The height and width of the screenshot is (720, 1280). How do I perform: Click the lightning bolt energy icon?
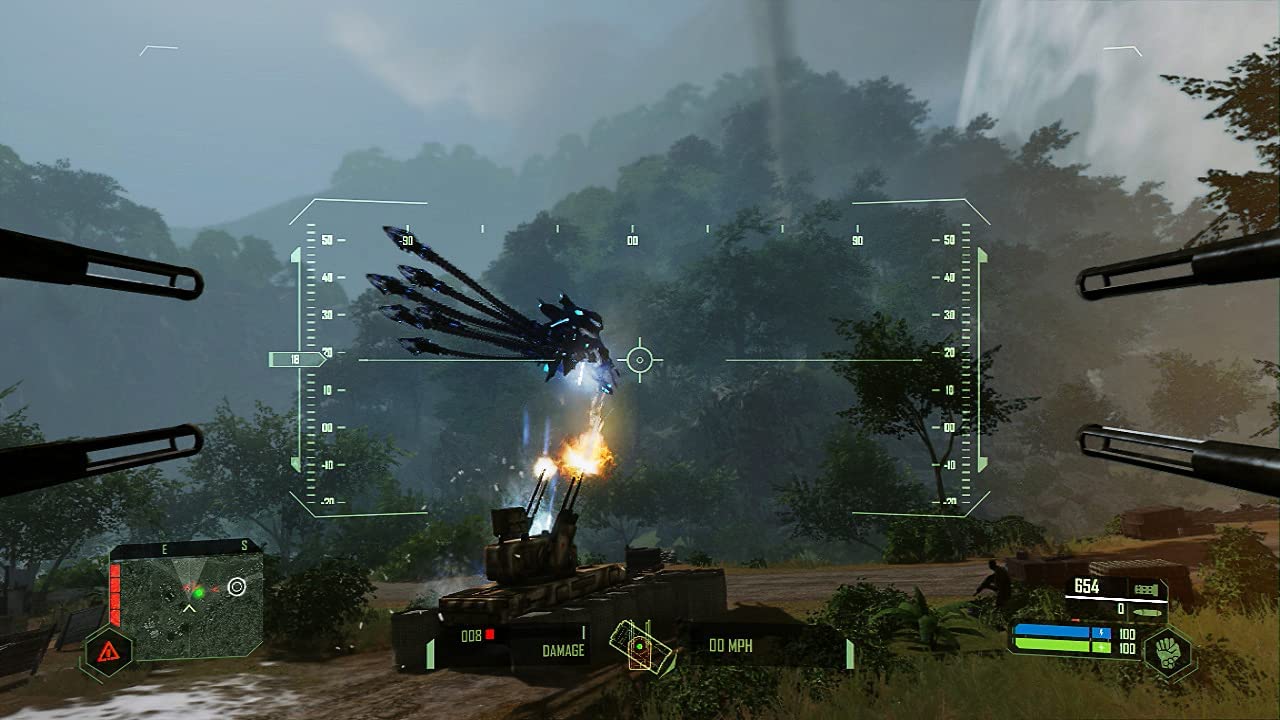[x=1102, y=632]
